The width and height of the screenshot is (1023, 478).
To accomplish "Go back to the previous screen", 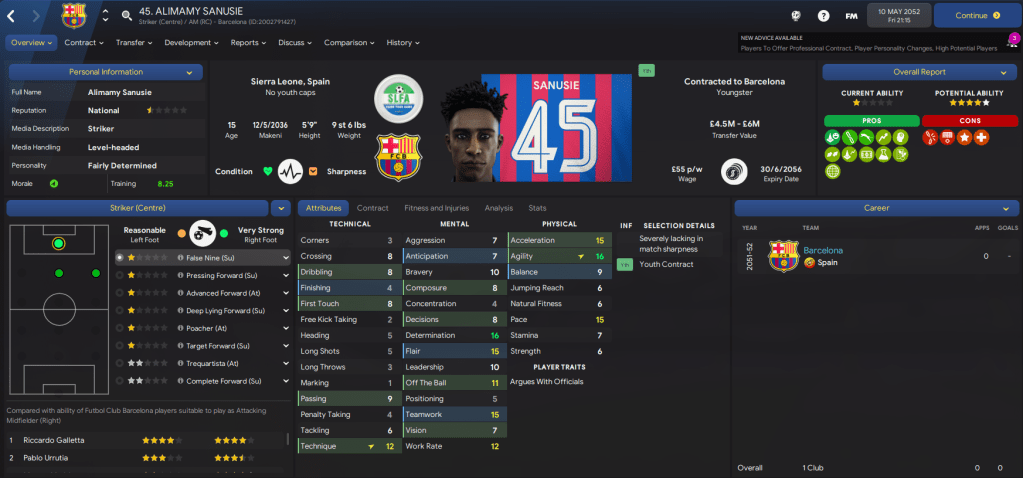I will click(x=14, y=16).
